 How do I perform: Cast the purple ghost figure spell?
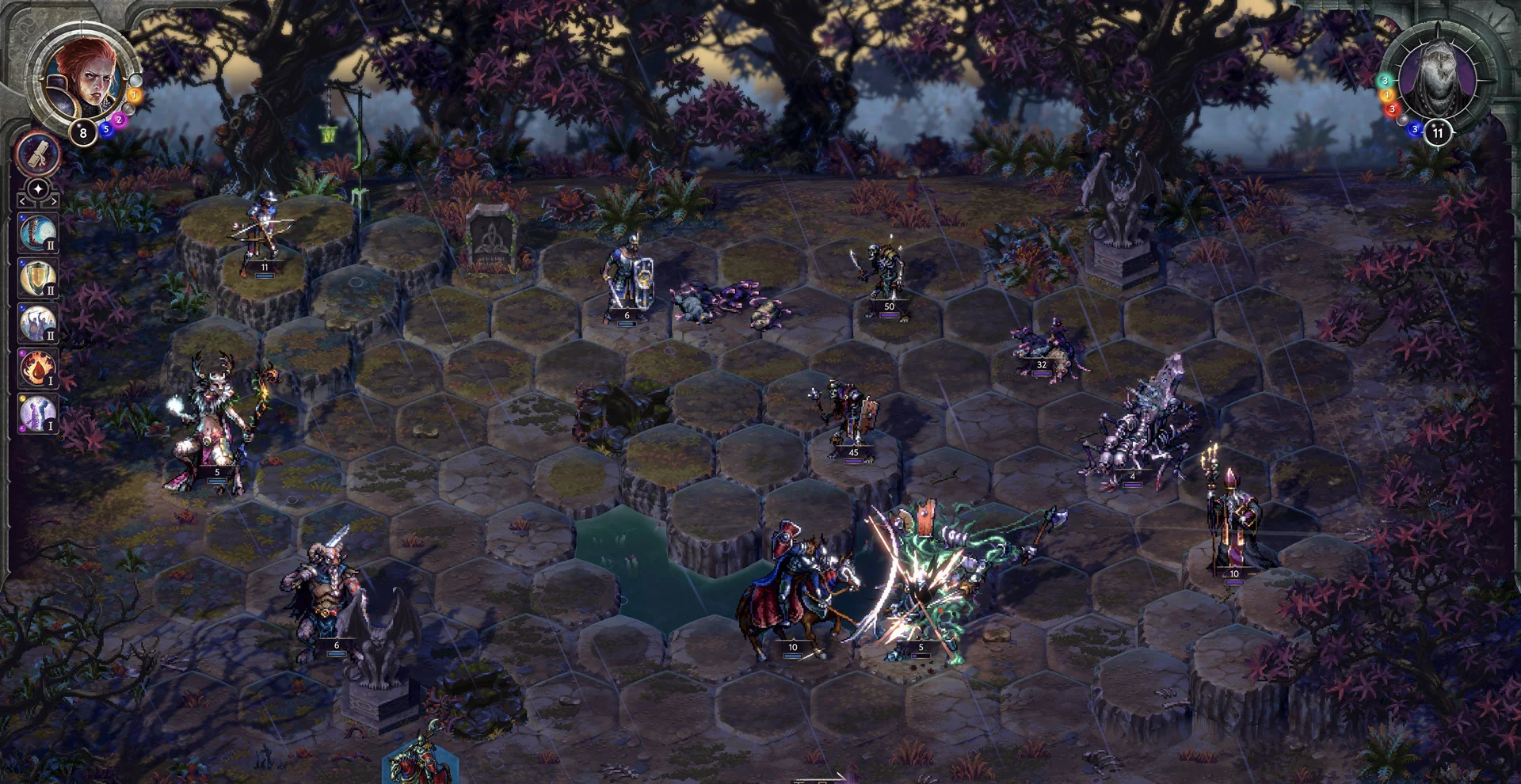[37, 414]
